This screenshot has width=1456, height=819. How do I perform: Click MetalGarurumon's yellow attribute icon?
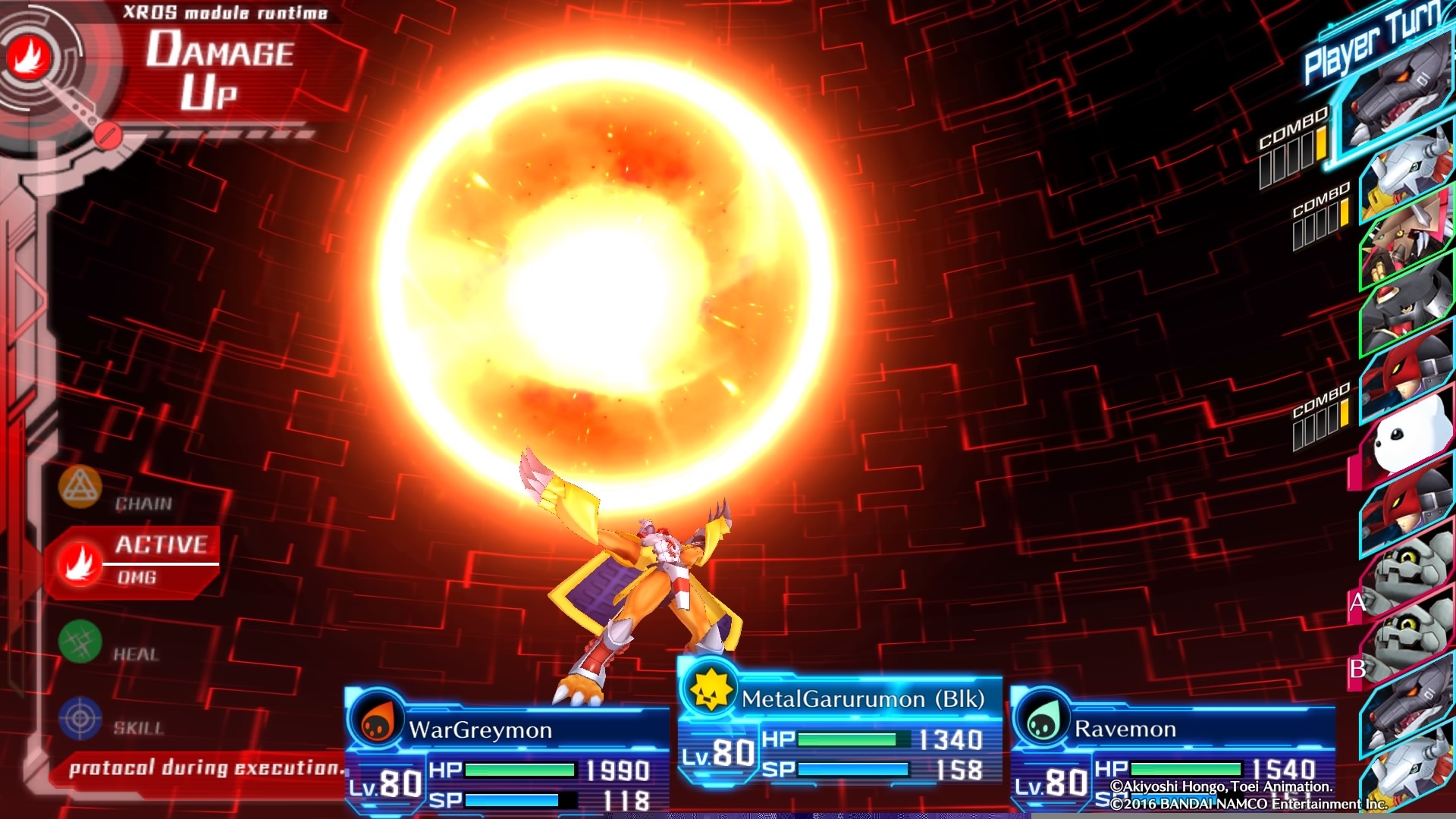[x=710, y=690]
